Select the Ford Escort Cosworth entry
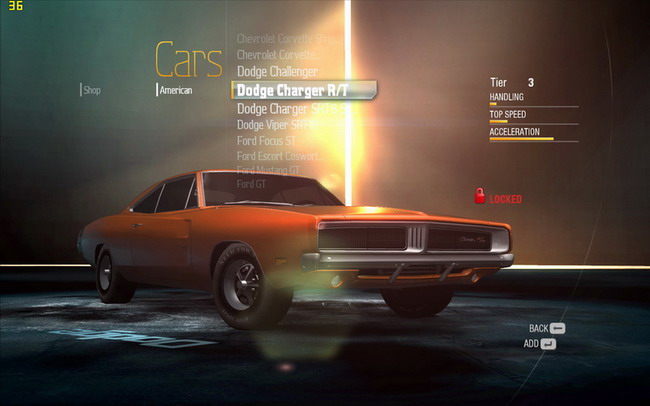The image size is (650, 406). tap(277, 156)
